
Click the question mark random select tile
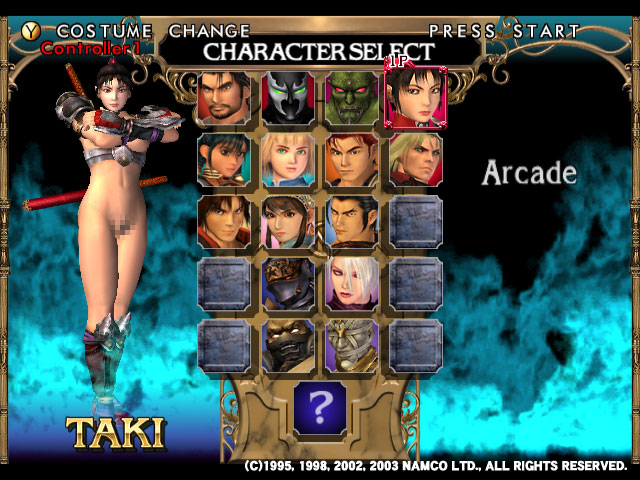pyautogui.click(x=320, y=409)
